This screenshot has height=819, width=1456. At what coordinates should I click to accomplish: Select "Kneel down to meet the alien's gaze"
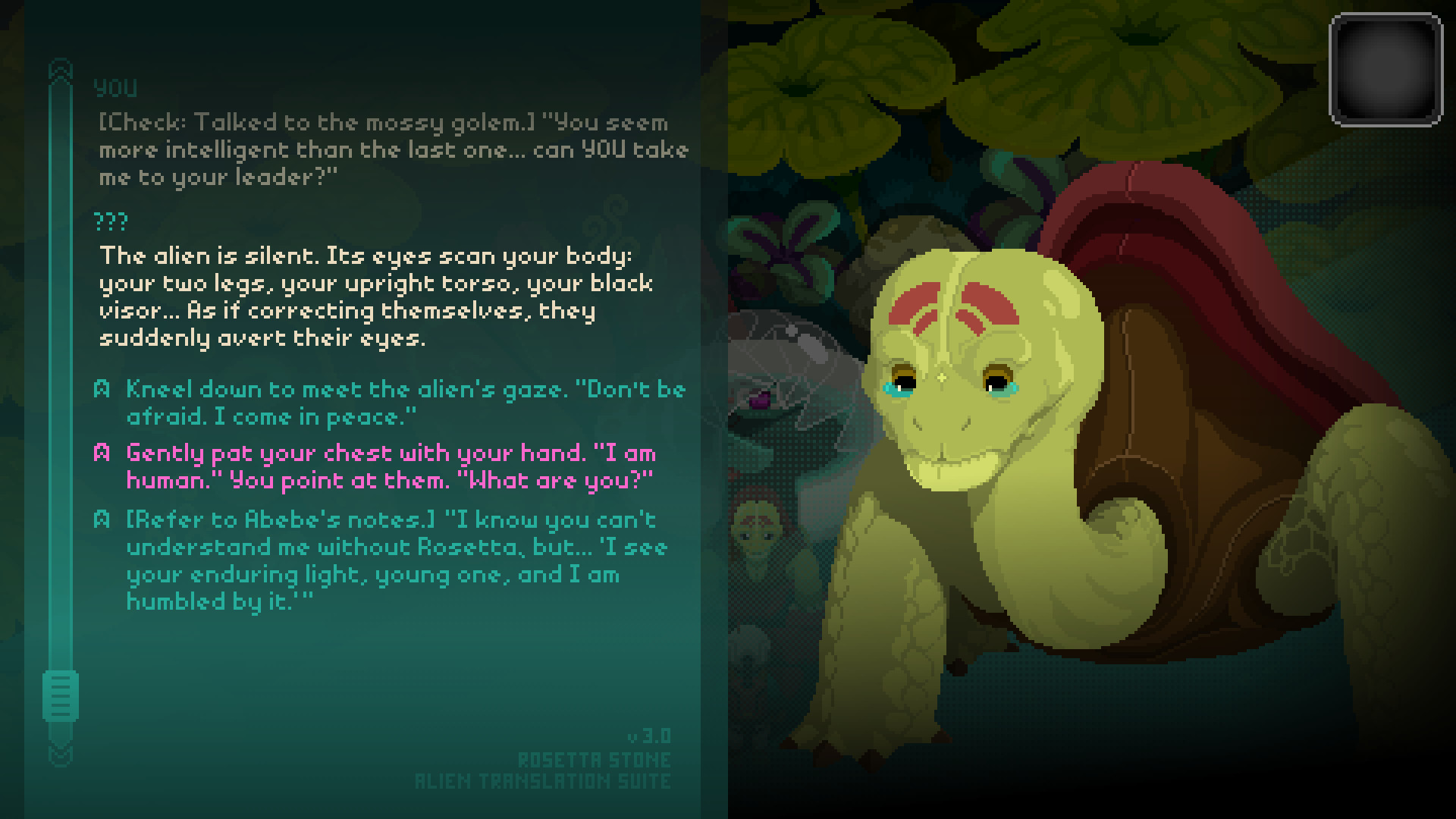click(x=402, y=402)
